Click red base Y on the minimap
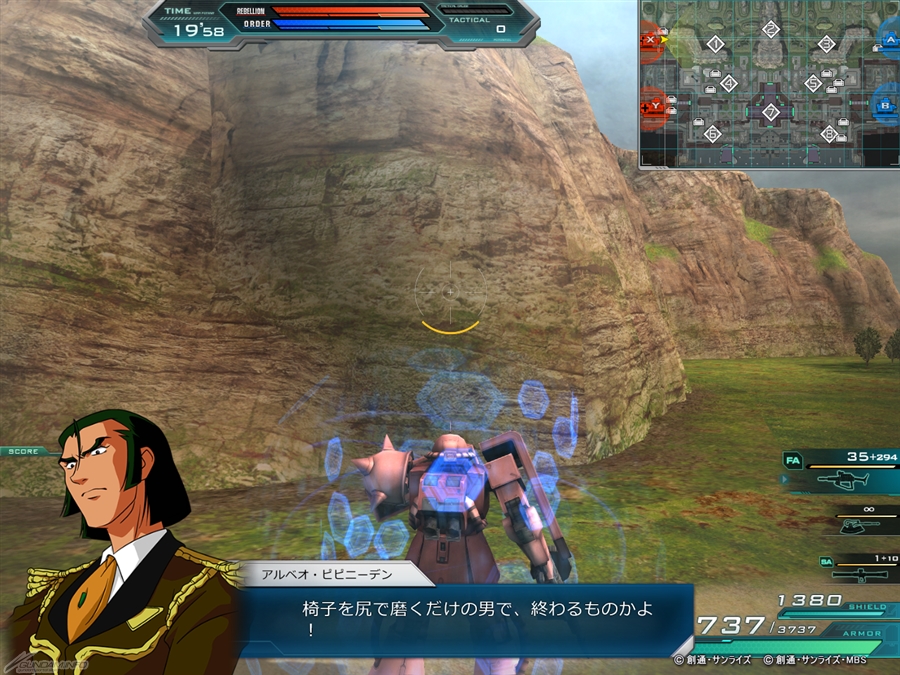This screenshot has height=675, width=900. (x=655, y=104)
